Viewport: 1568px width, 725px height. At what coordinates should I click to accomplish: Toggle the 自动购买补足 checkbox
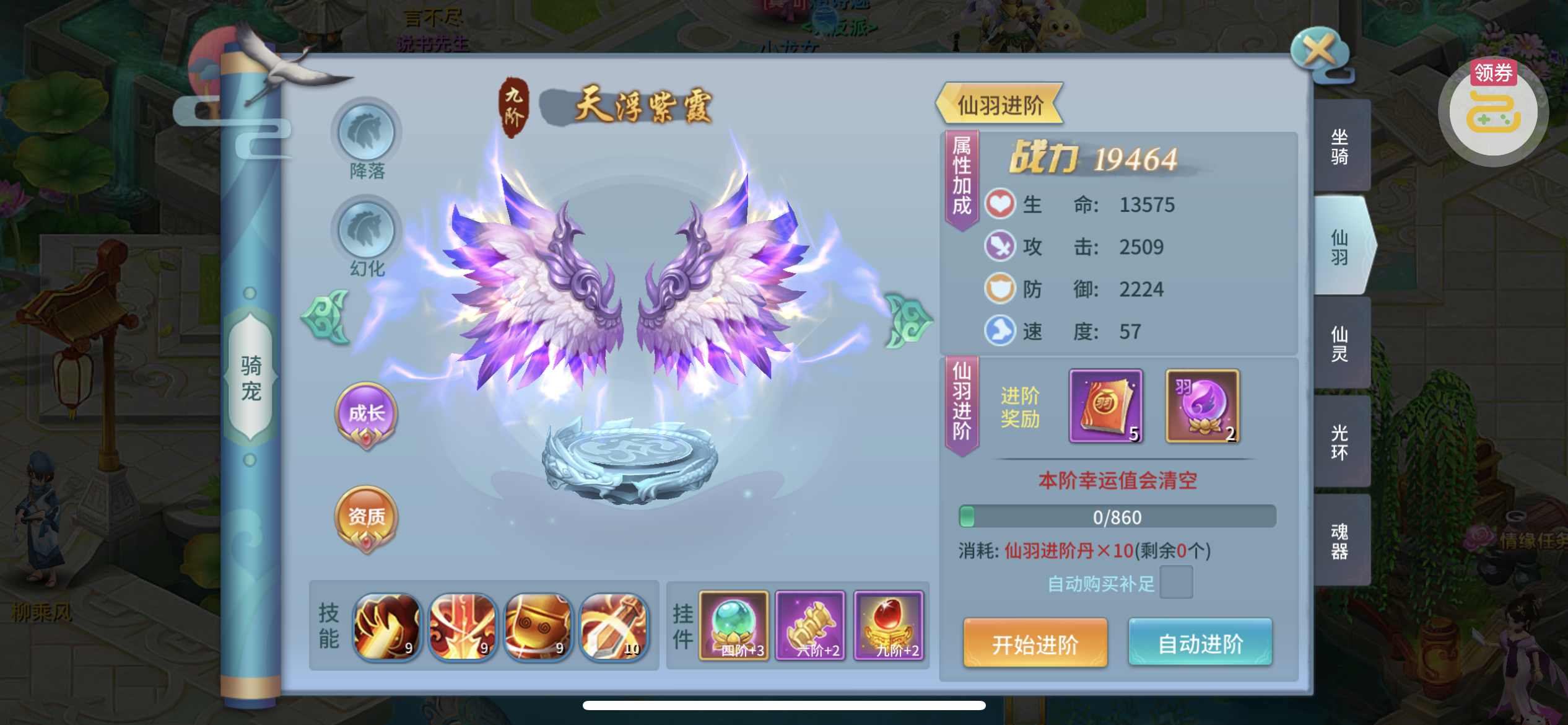point(1175,582)
